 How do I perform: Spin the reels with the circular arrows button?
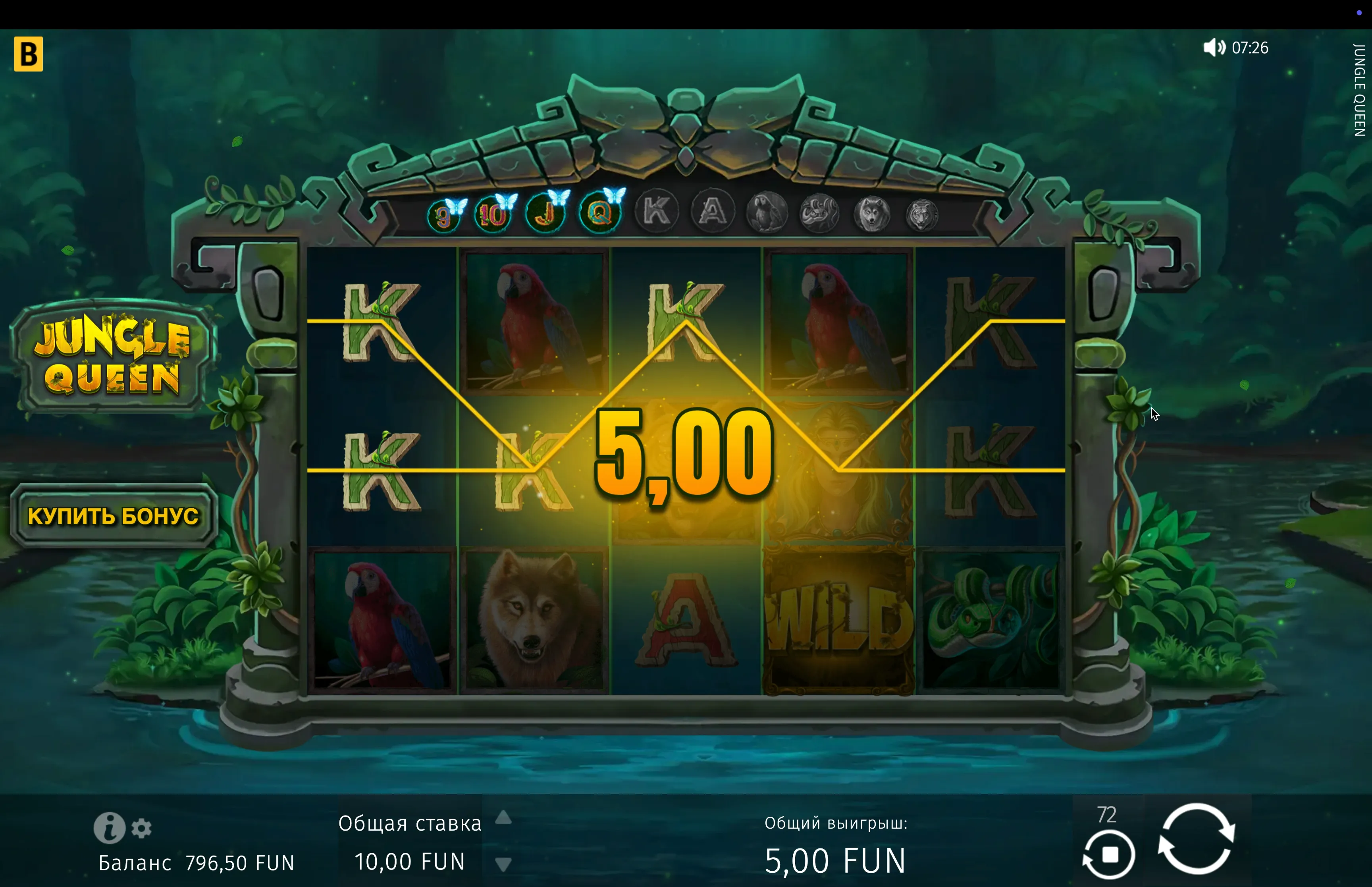pyautogui.click(x=1197, y=839)
